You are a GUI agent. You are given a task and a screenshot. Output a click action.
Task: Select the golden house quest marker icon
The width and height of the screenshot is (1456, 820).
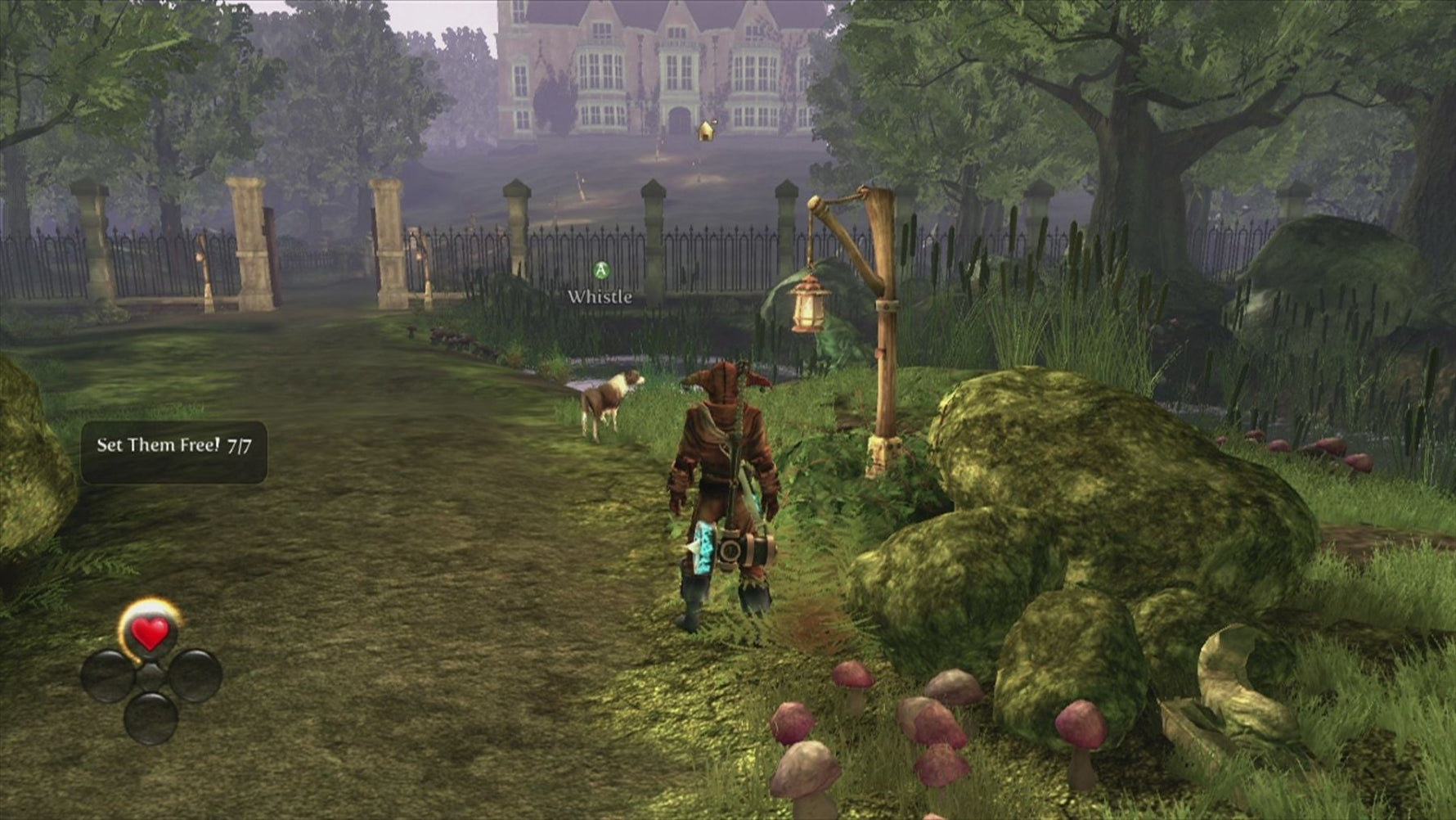706,131
